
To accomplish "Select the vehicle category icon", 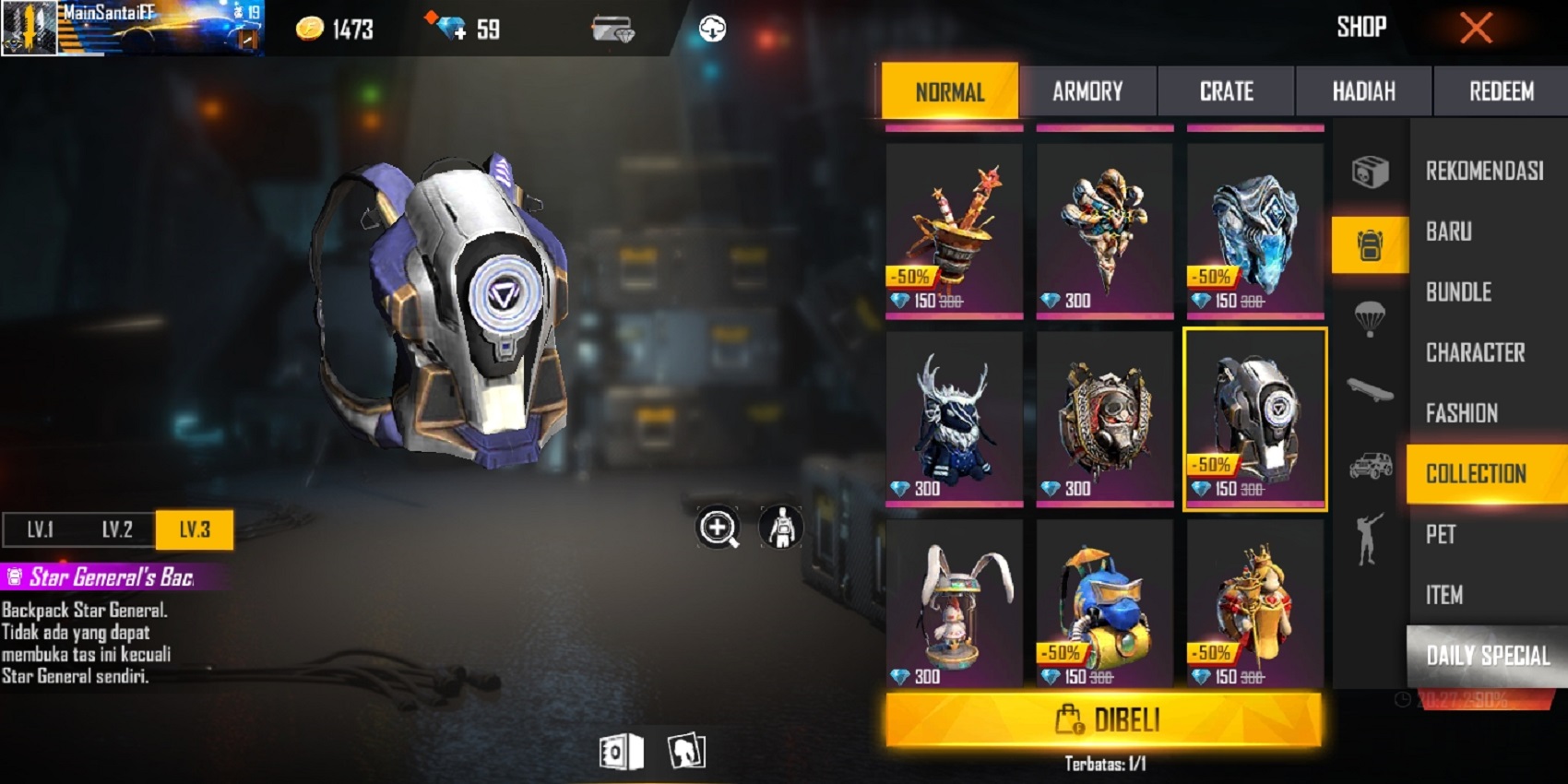I will (1371, 466).
